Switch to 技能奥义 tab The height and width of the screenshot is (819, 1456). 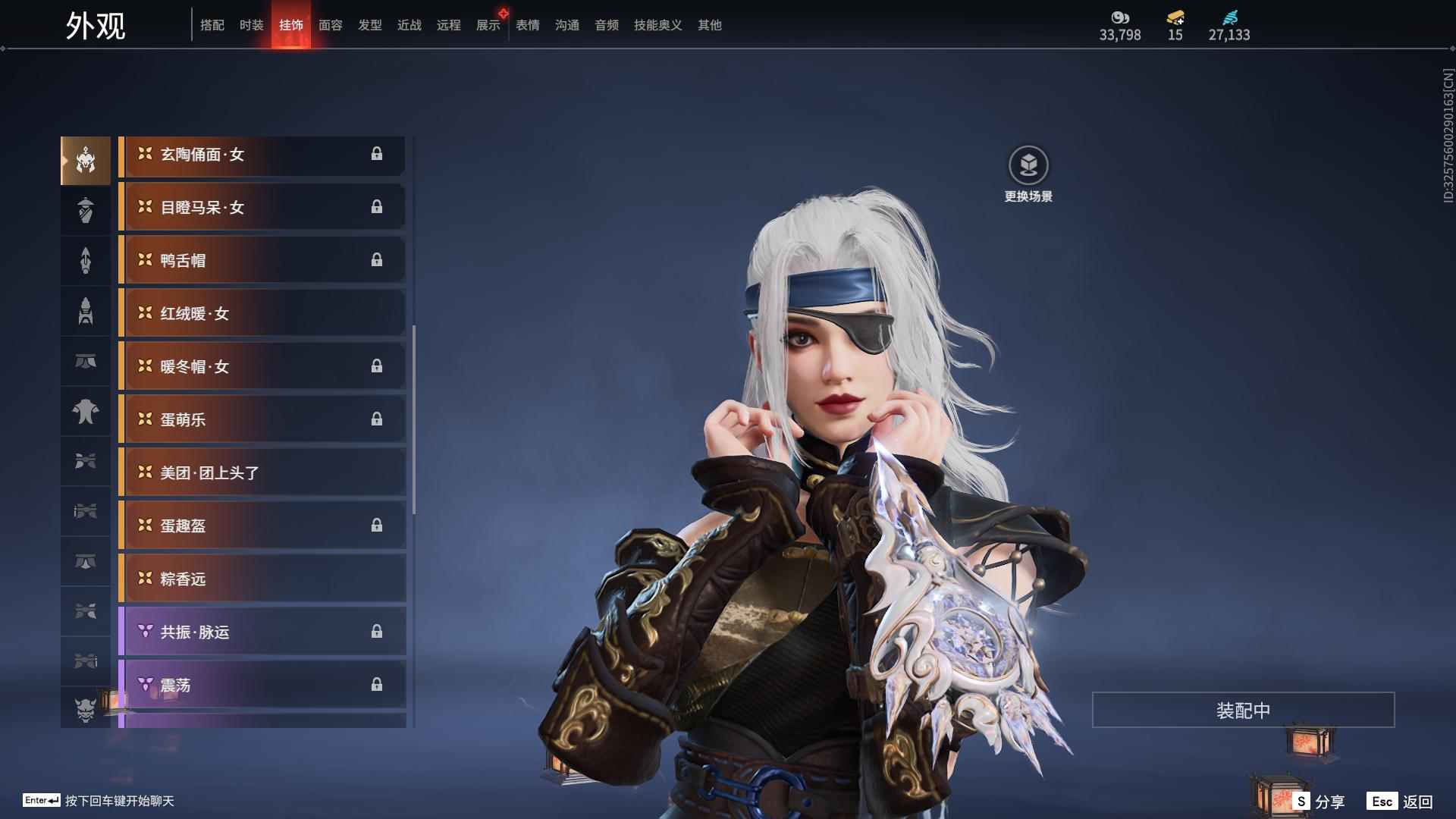tap(658, 25)
